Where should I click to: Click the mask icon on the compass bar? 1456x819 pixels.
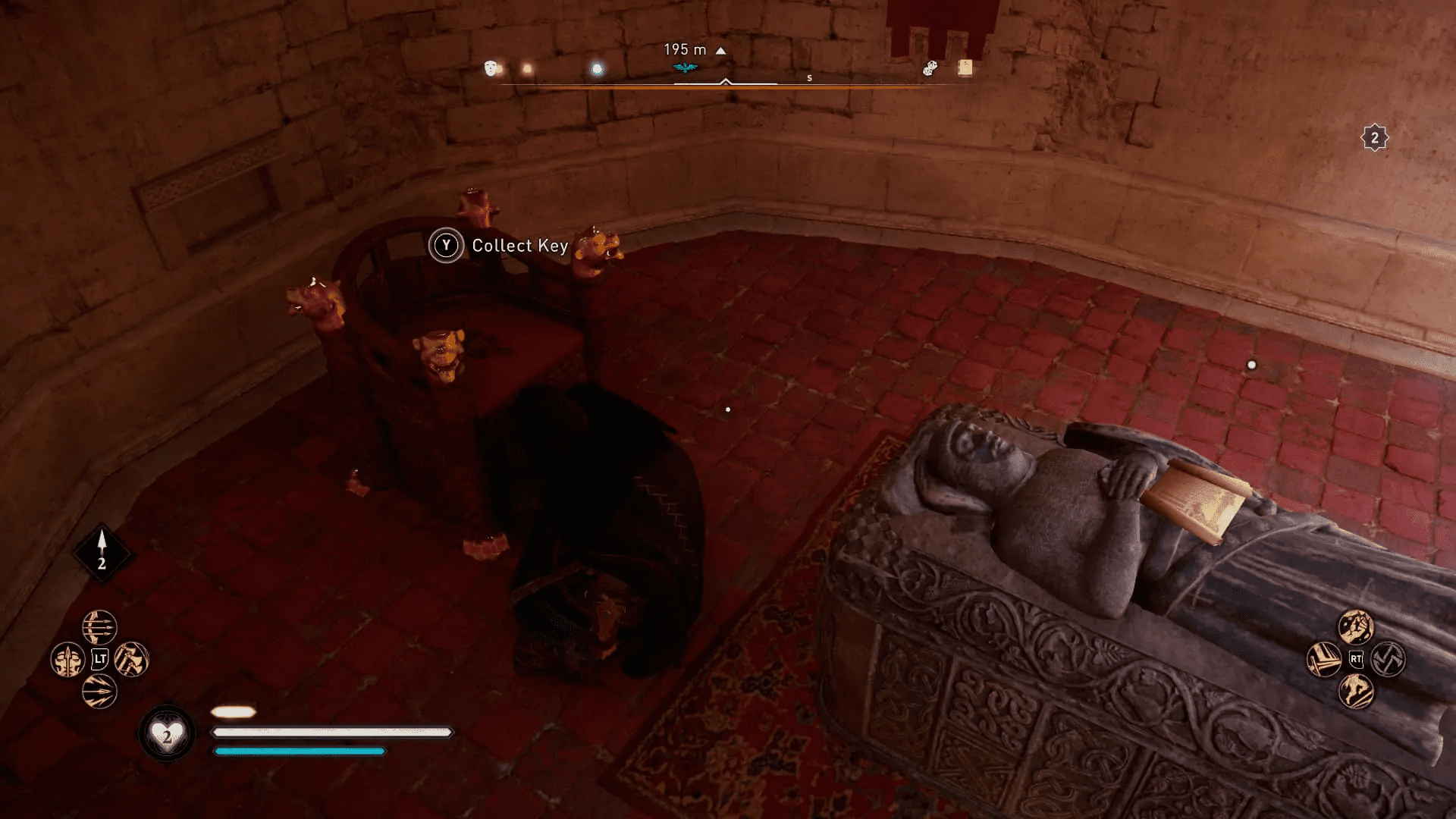[x=491, y=67]
